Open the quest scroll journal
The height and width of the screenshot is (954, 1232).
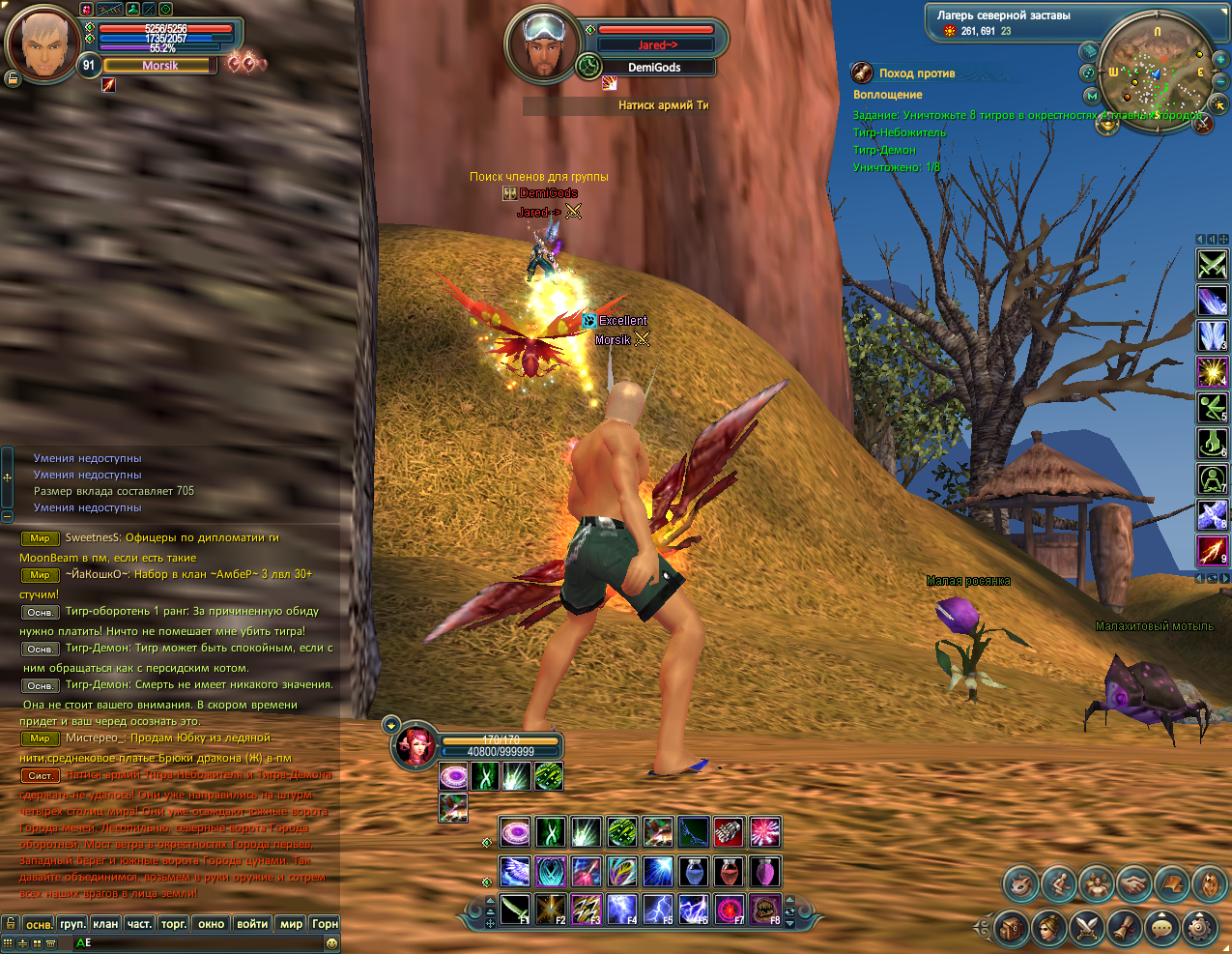[x=1125, y=929]
